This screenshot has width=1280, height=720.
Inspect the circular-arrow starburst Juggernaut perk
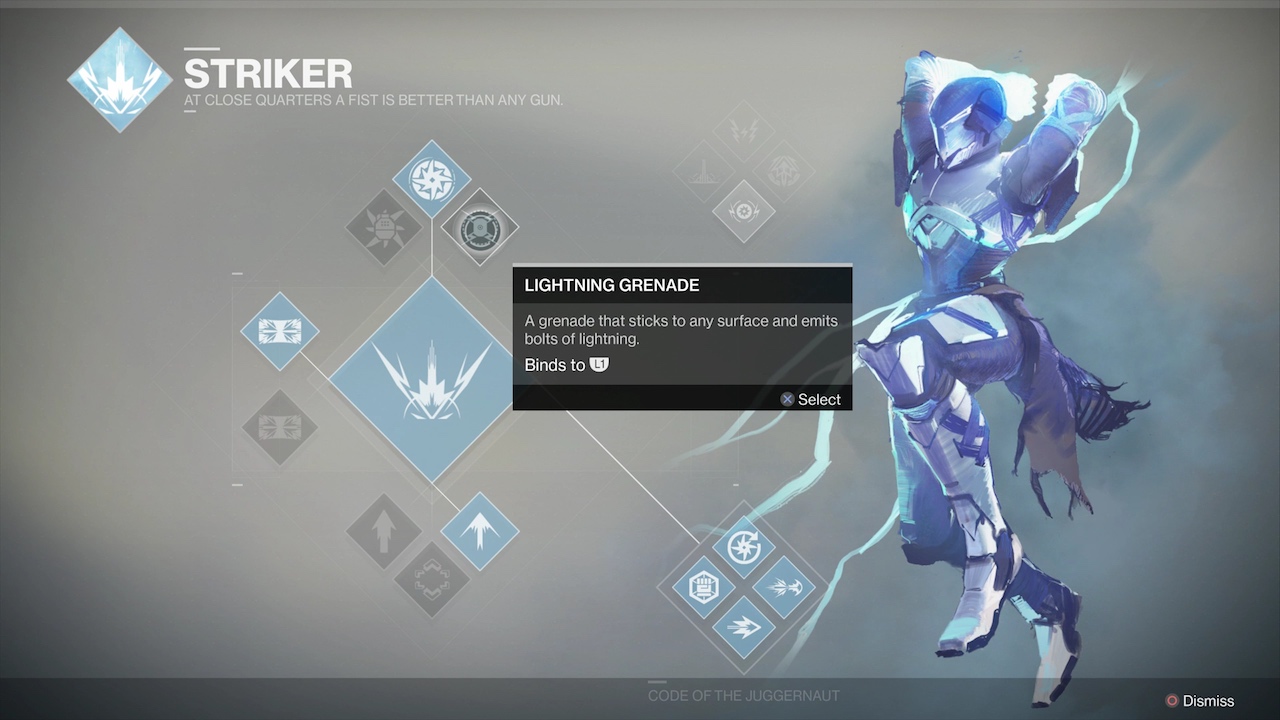pyautogui.click(x=744, y=547)
